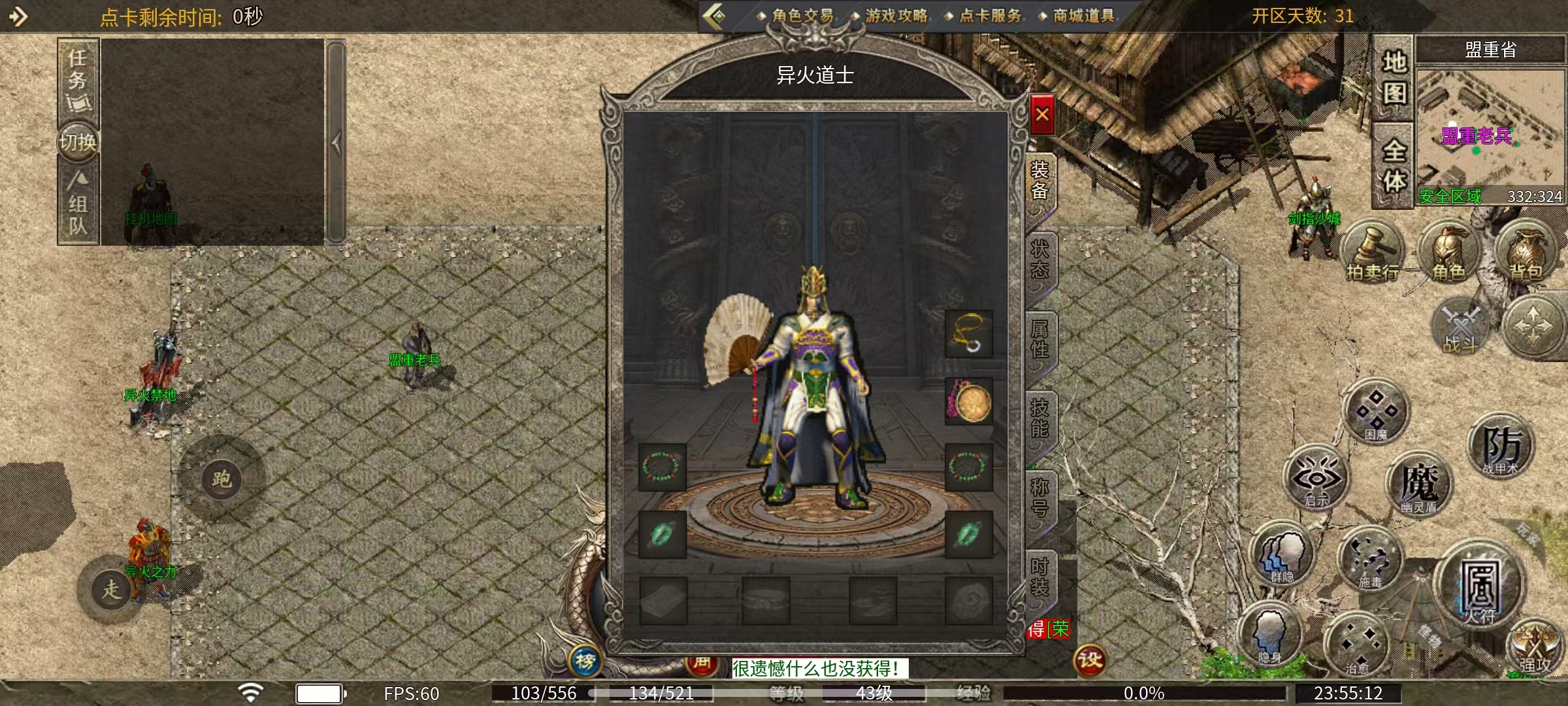Select the gold necklace equipment slot
This screenshot has height=706, width=1568.
[x=969, y=334]
